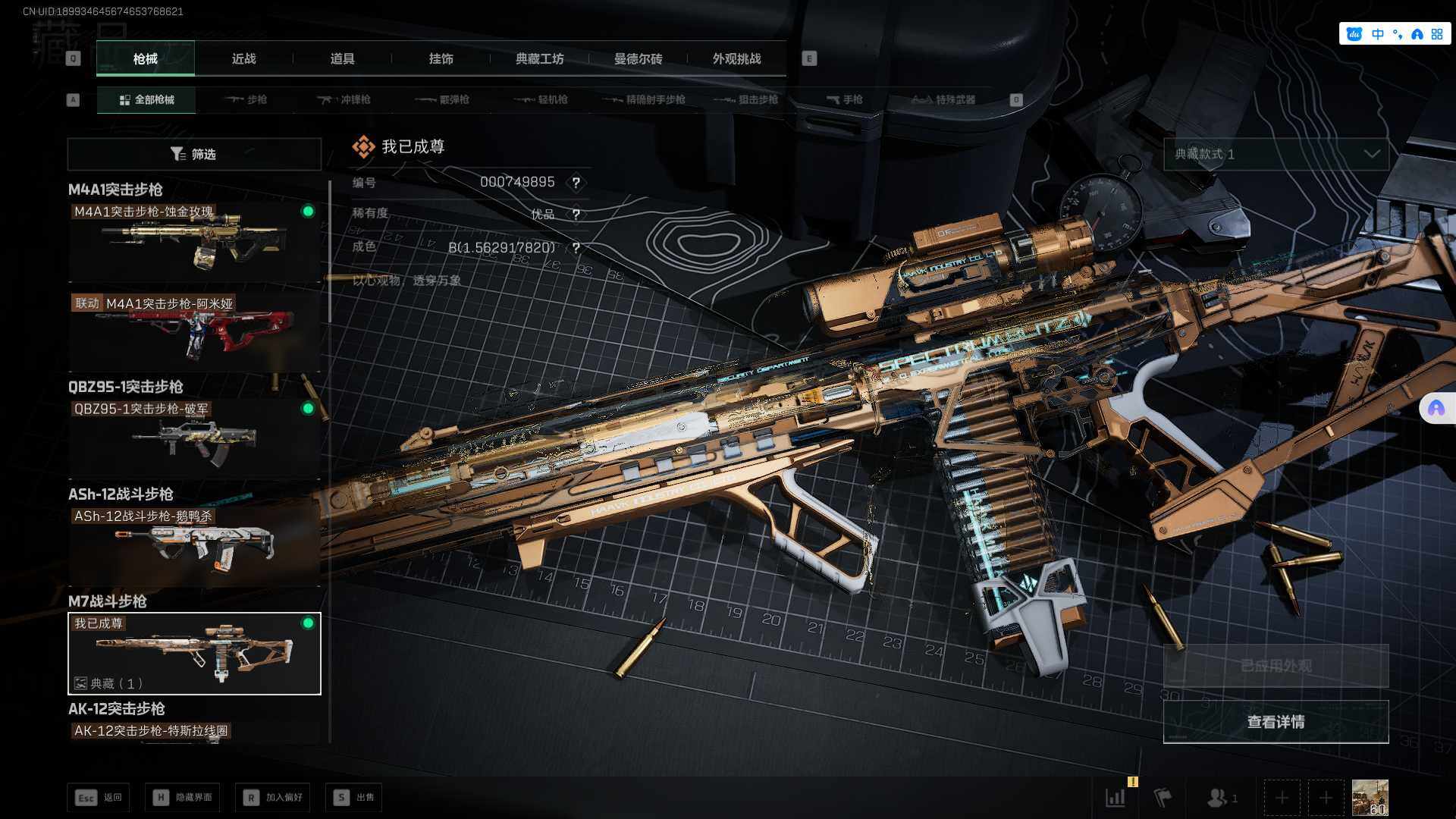Filter weapons by 手枪

pos(844,99)
